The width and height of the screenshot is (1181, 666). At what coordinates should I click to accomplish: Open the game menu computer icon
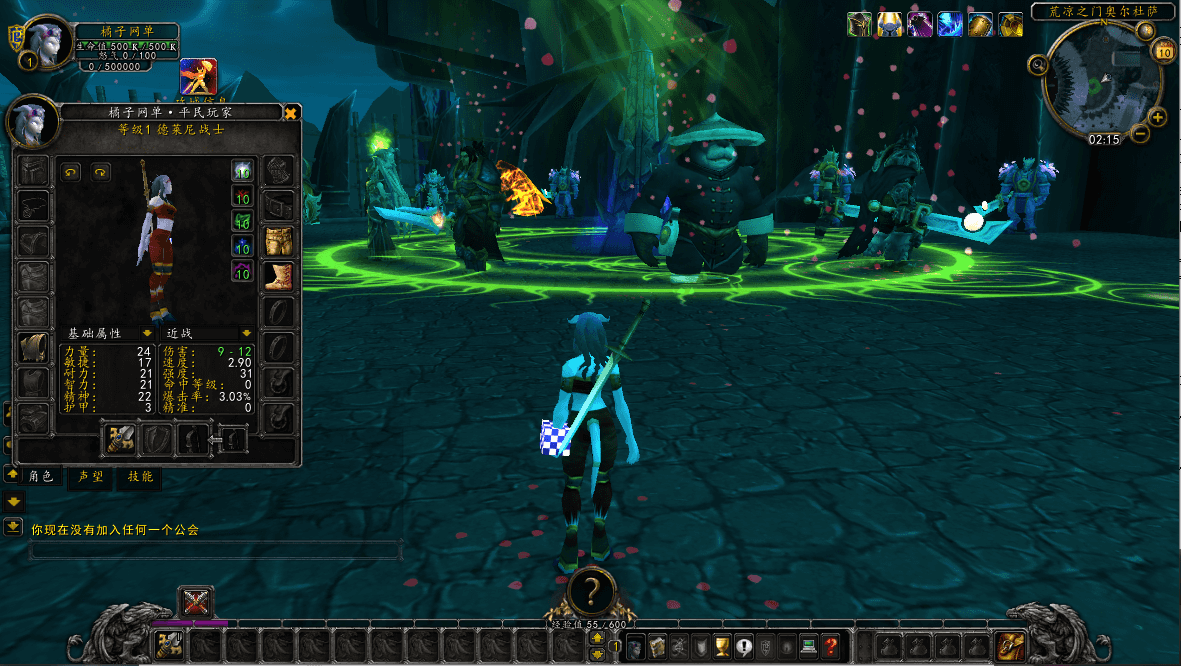(x=808, y=647)
